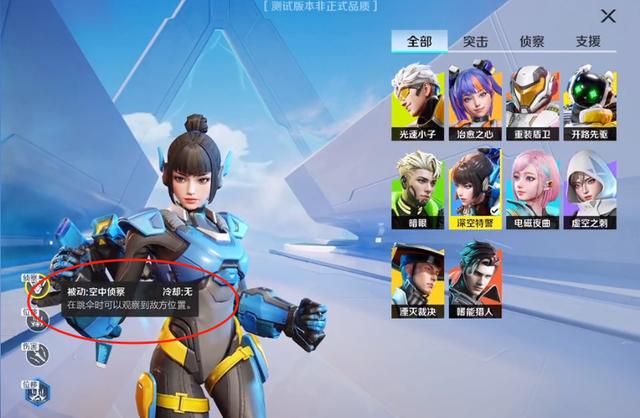The width and height of the screenshot is (640, 418).
Task: Select the 开路先驱 robot hero
Action: 590,98
